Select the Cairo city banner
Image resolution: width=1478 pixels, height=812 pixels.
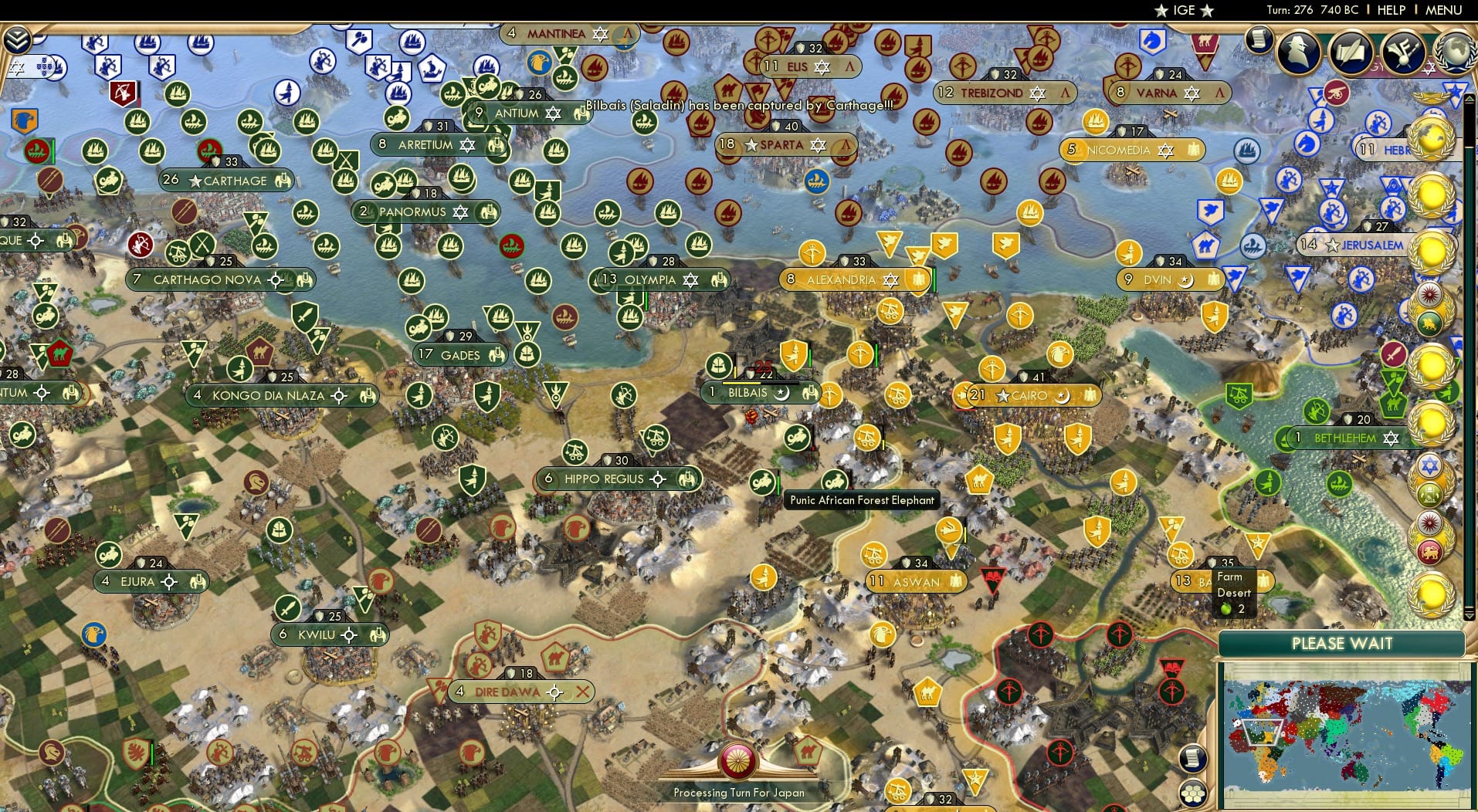(x=1023, y=396)
